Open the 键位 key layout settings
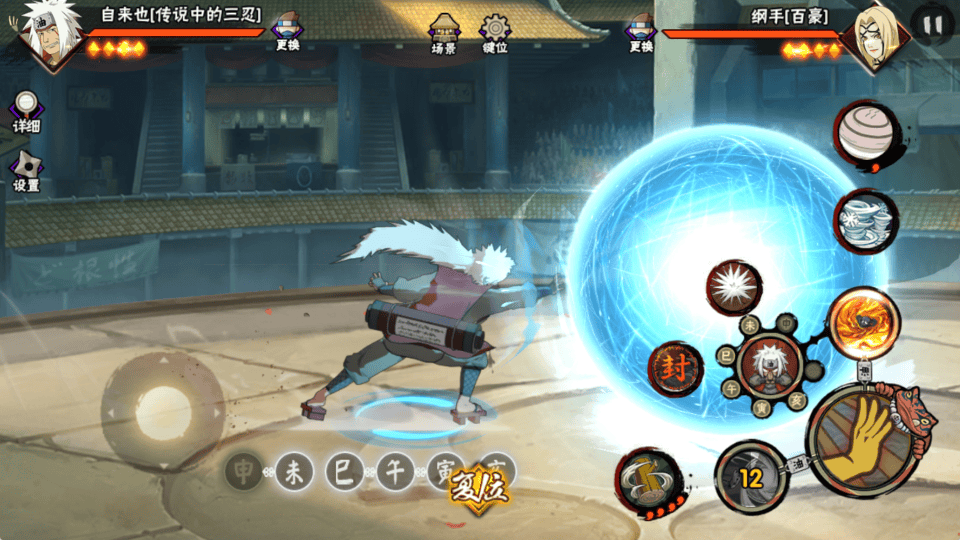The image size is (960, 540). 495,33
